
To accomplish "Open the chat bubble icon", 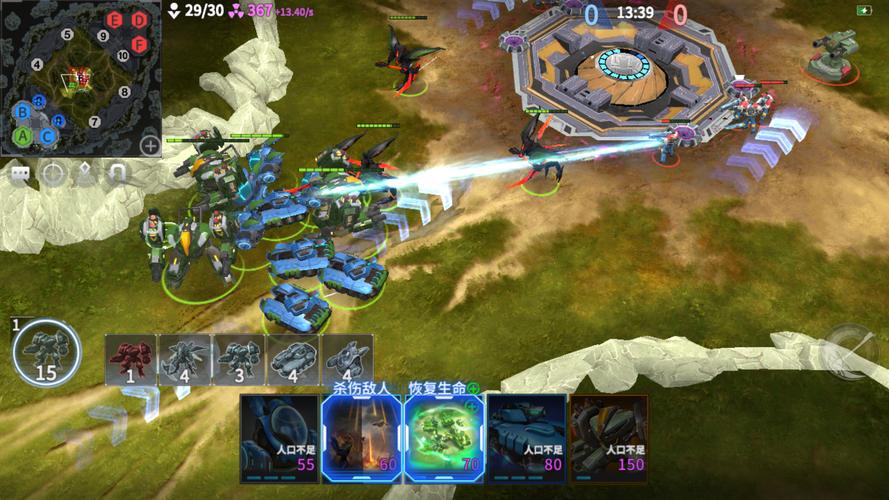I will point(21,174).
